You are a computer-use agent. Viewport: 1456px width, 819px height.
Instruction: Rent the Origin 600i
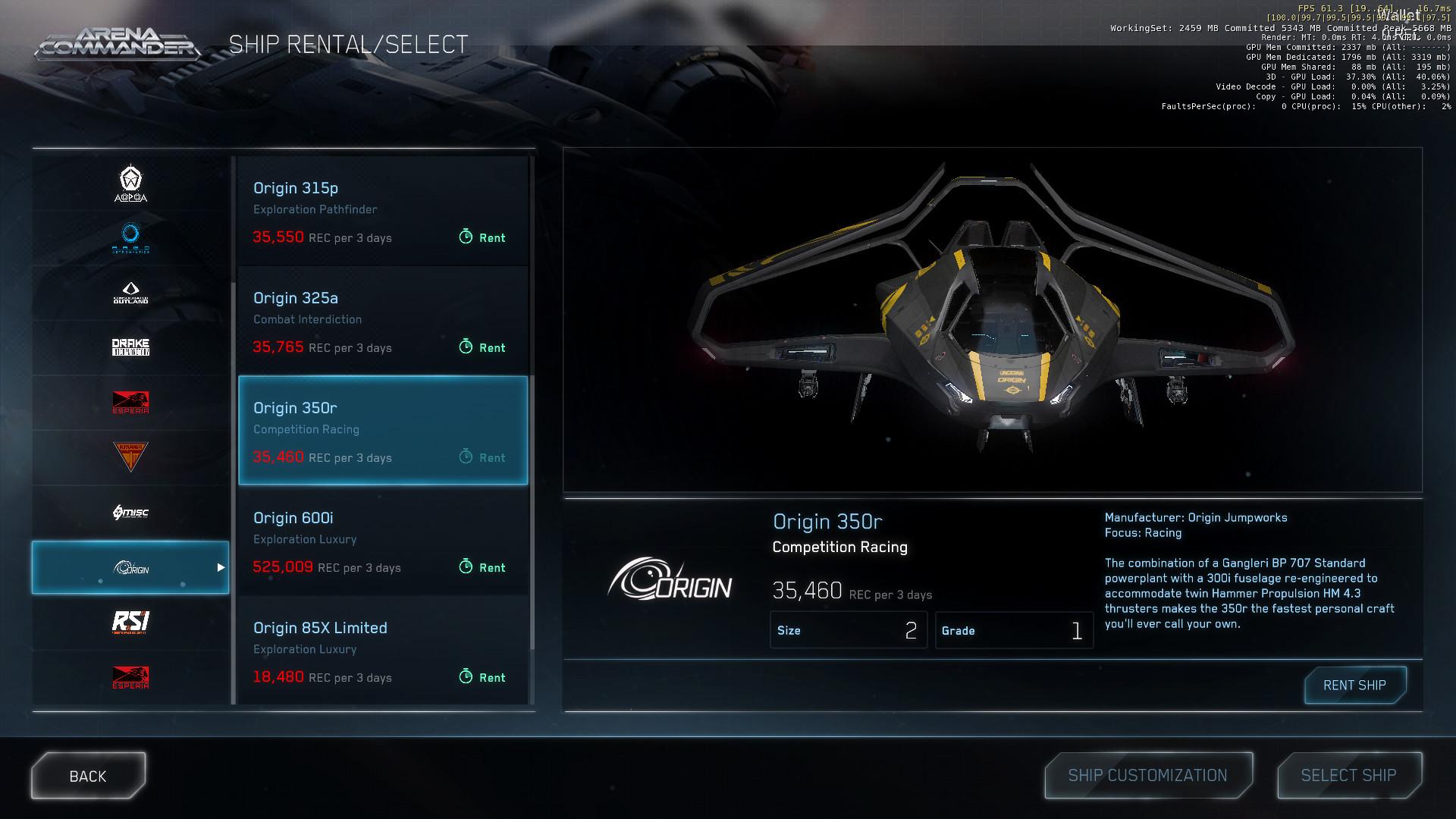pyautogui.click(x=483, y=566)
